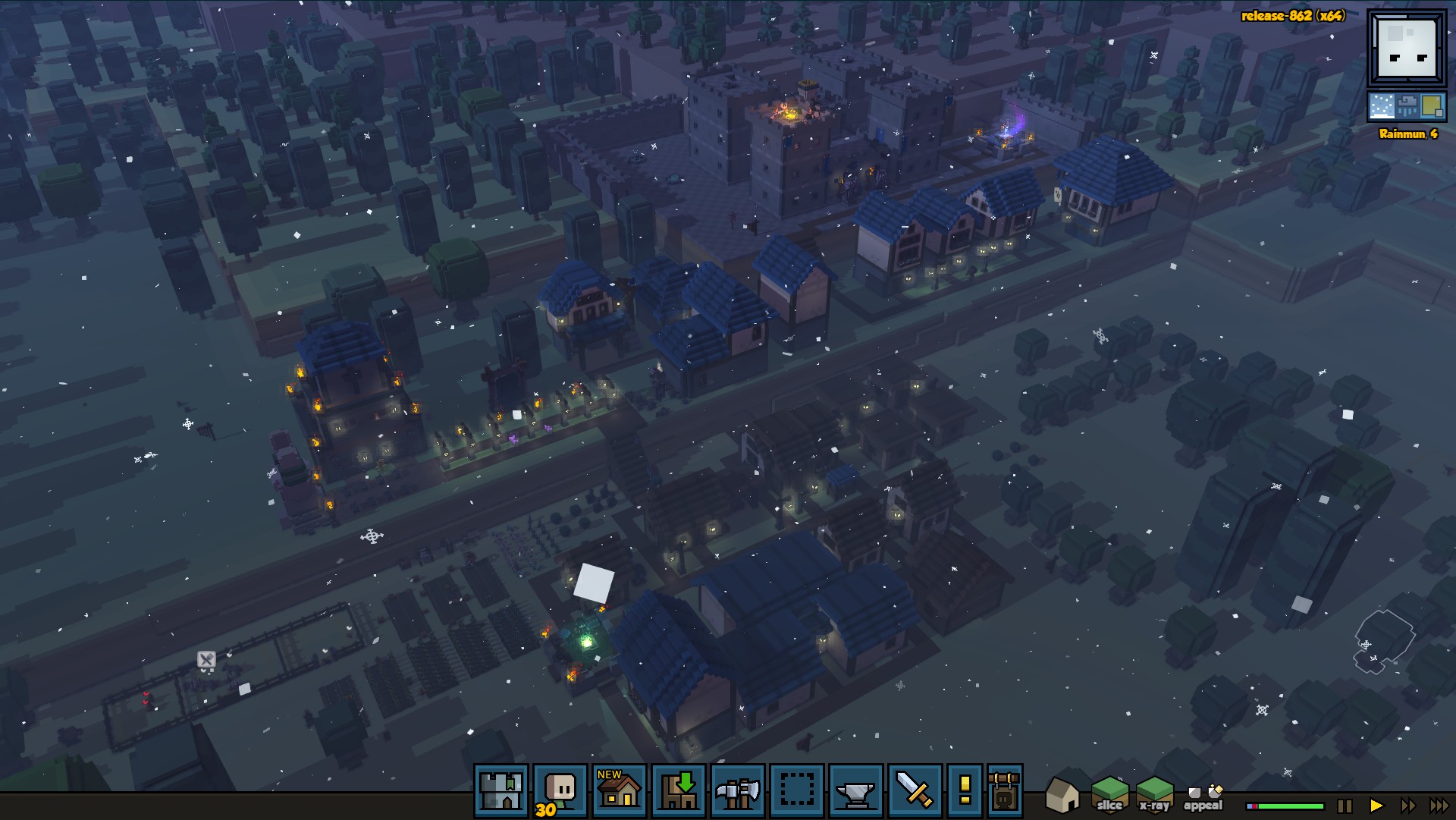This screenshot has width=1456, height=820.
Task: Set game speed to normal play
Action: point(1376,806)
